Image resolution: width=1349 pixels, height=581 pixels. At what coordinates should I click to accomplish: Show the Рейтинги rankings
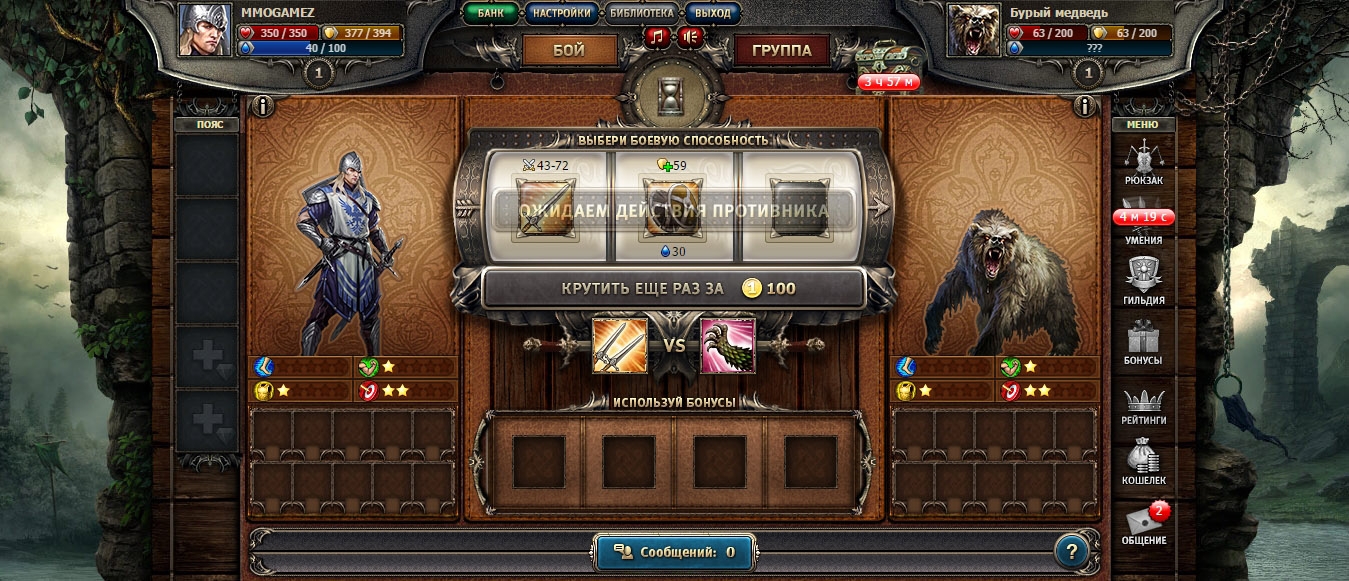[x=1143, y=403]
